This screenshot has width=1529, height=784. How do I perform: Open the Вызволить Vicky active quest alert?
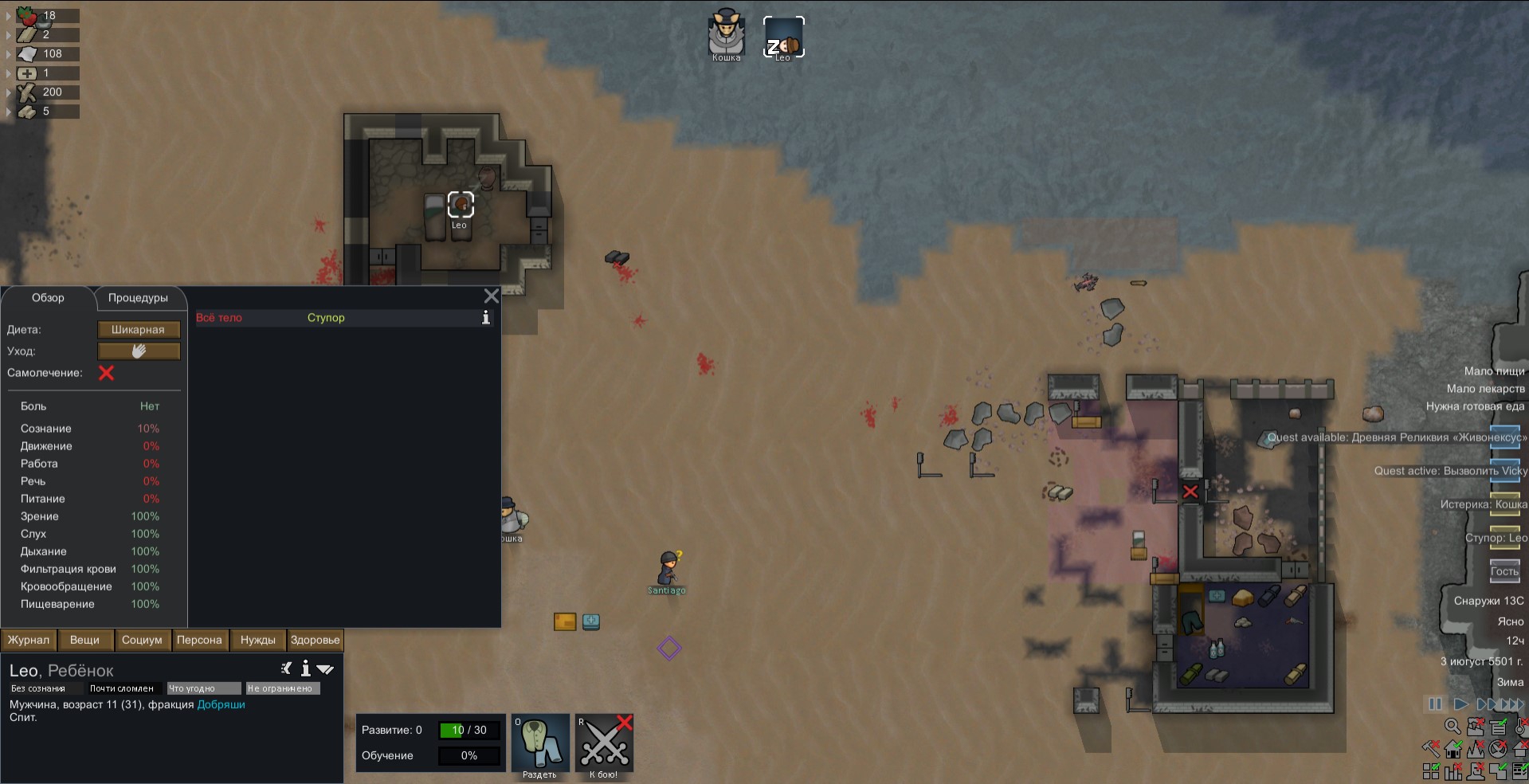[1450, 471]
